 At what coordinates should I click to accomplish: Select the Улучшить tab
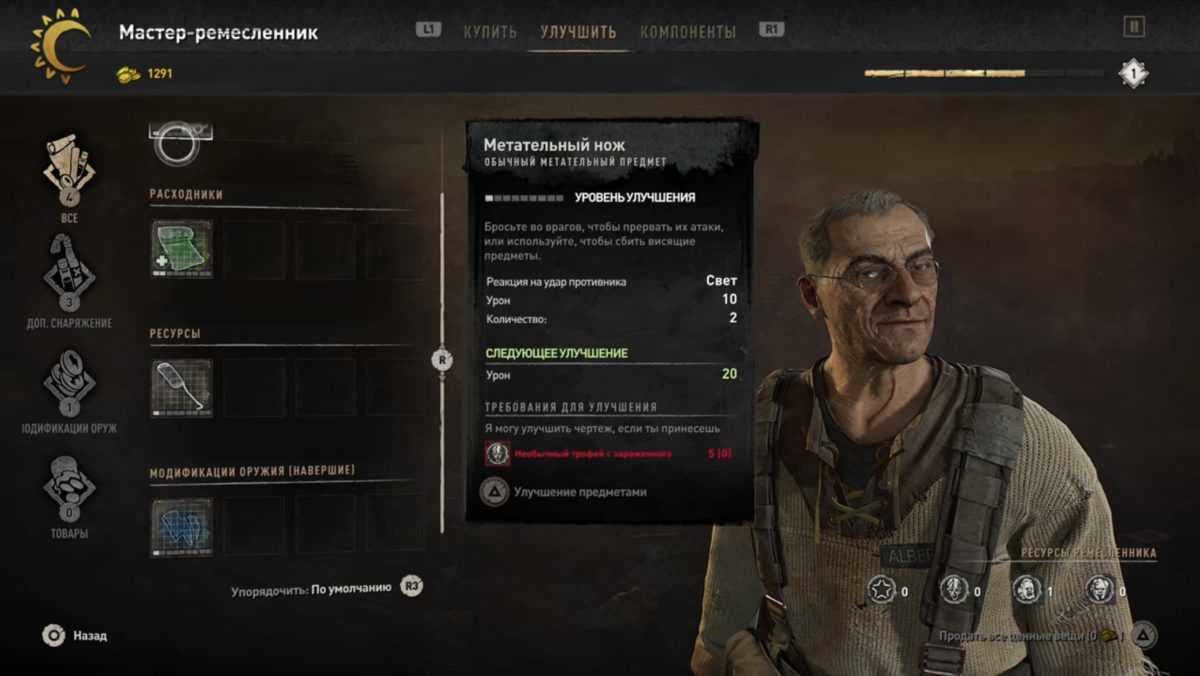[x=578, y=32]
